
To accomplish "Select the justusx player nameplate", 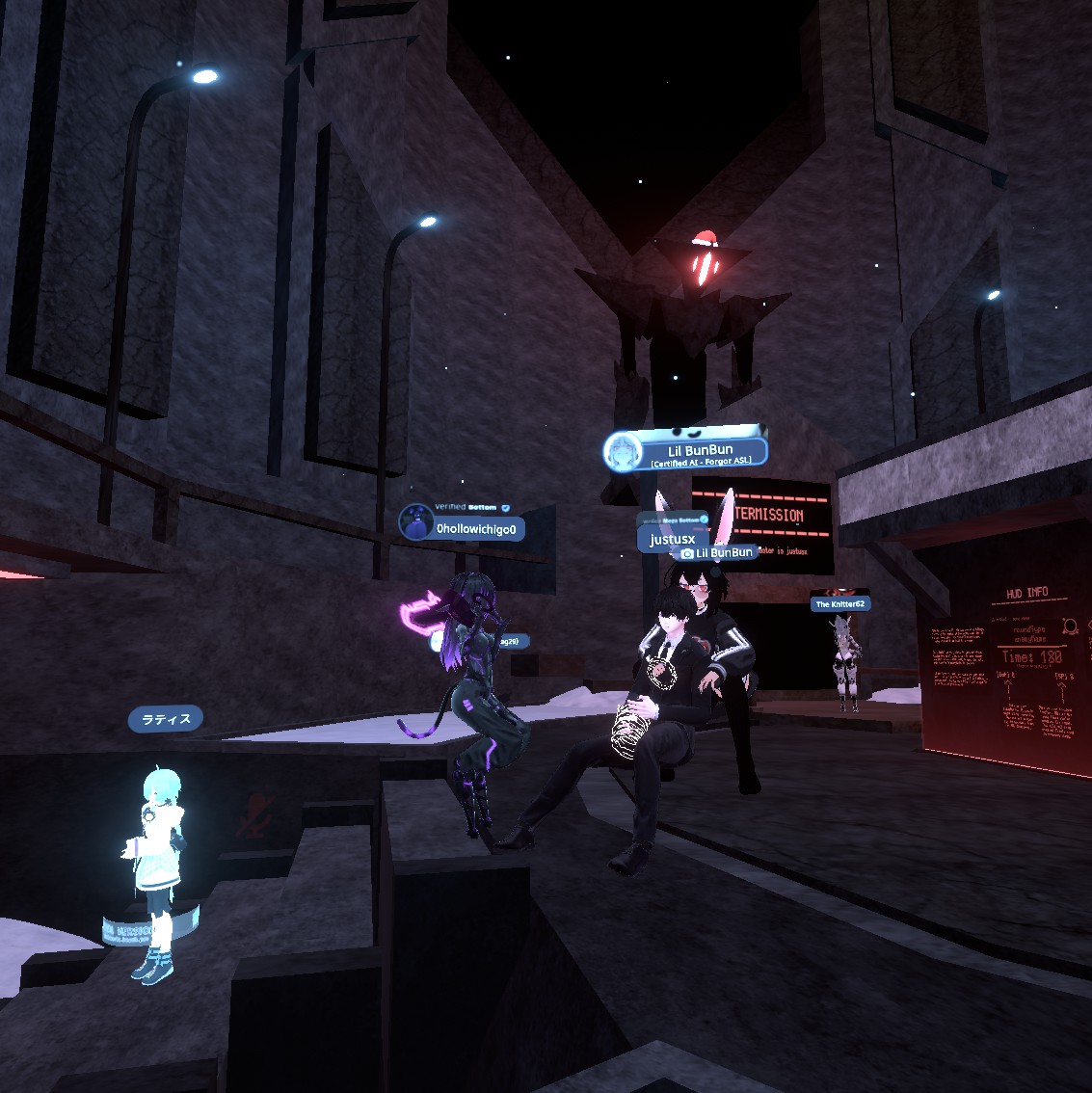I will 672,540.
